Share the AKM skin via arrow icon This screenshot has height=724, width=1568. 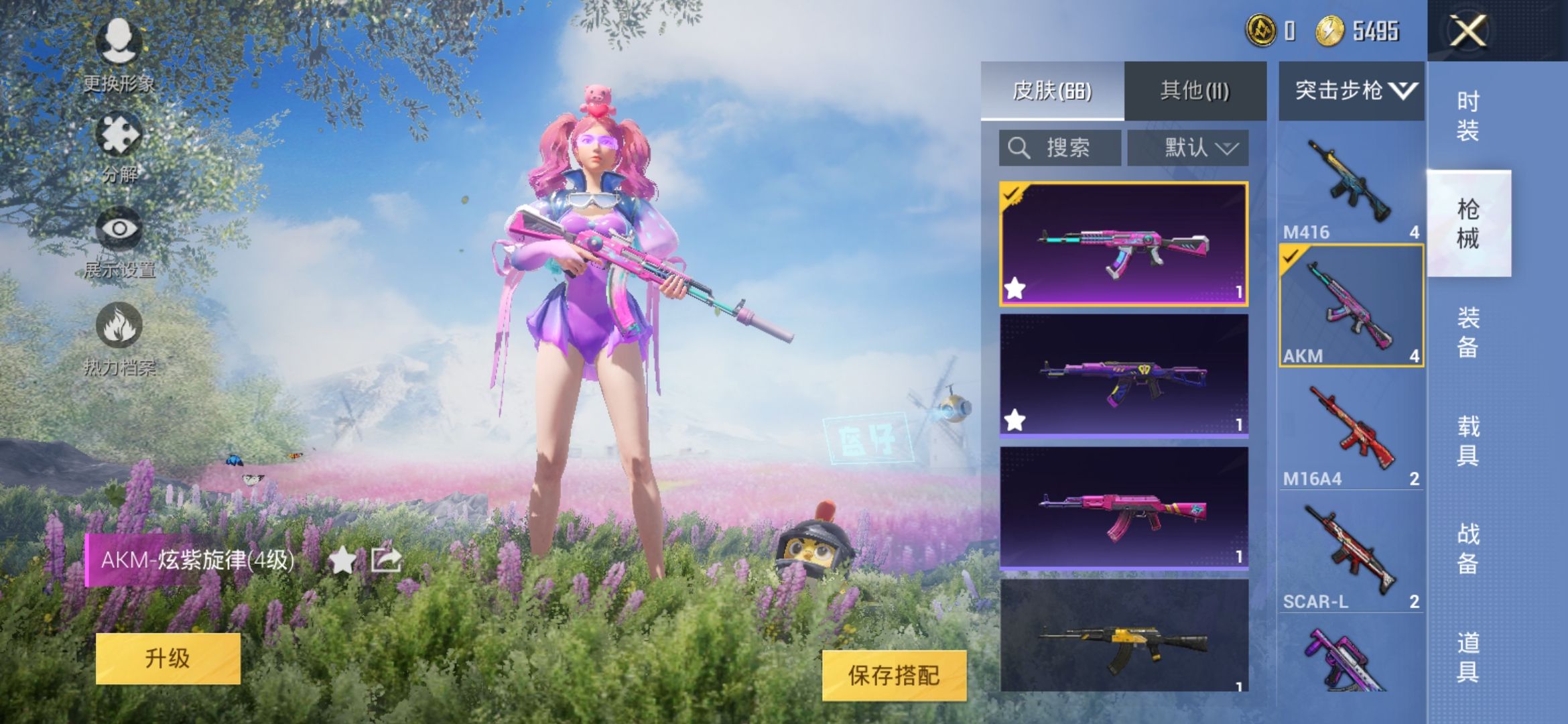(x=386, y=560)
